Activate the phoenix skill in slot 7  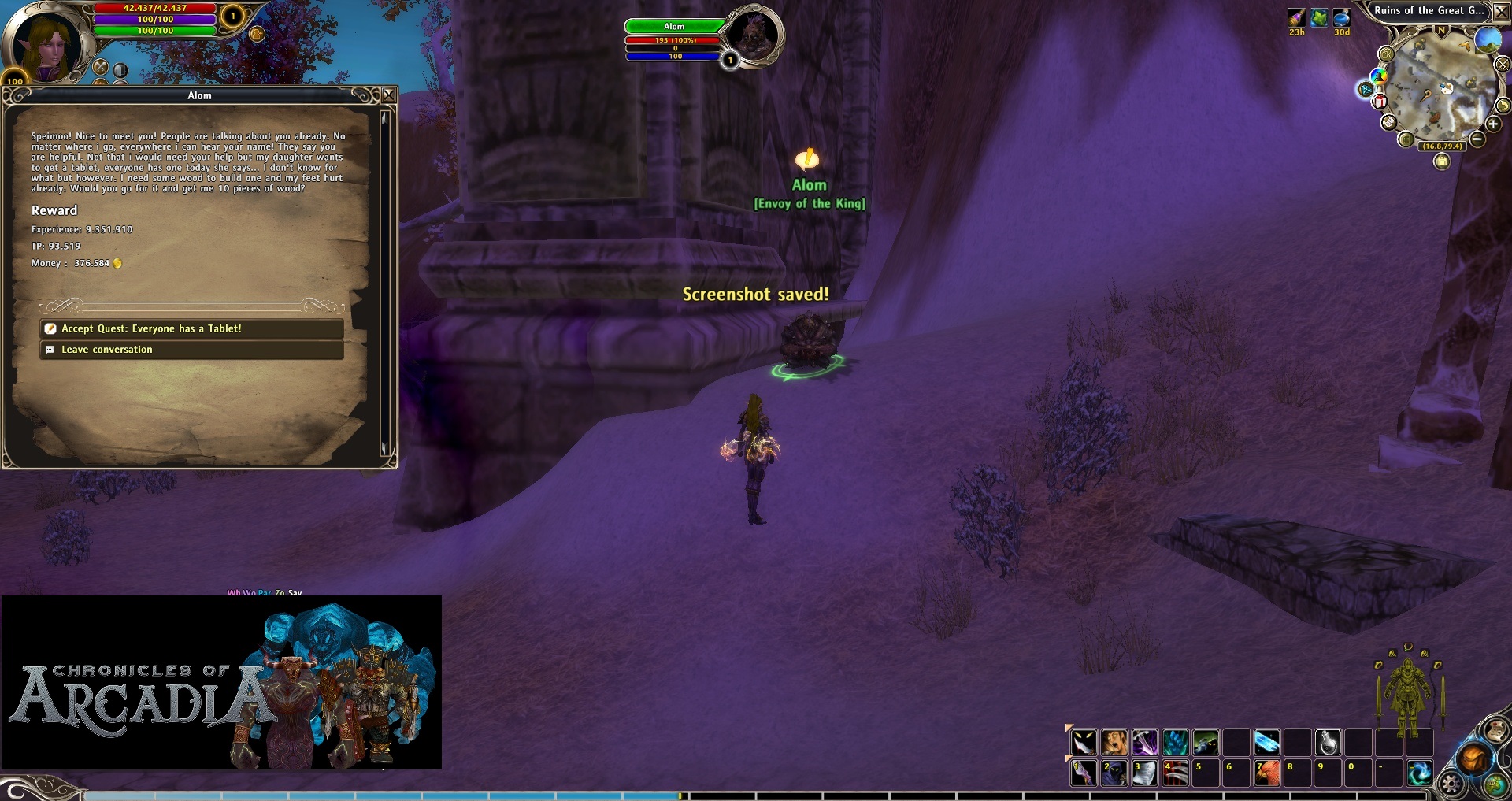pos(1267,773)
